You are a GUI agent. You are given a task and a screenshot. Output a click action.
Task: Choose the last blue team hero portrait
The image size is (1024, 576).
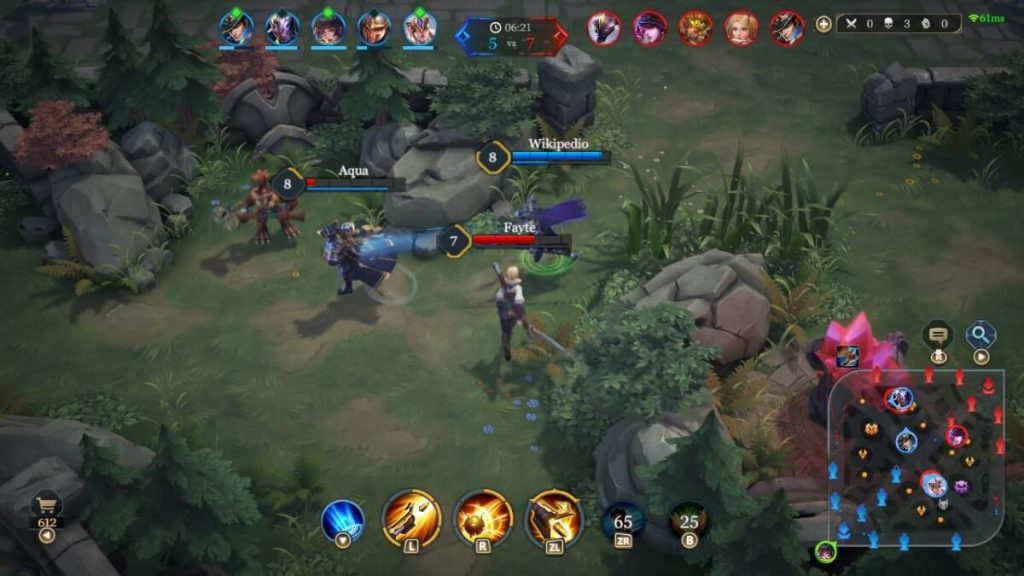coord(420,27)
